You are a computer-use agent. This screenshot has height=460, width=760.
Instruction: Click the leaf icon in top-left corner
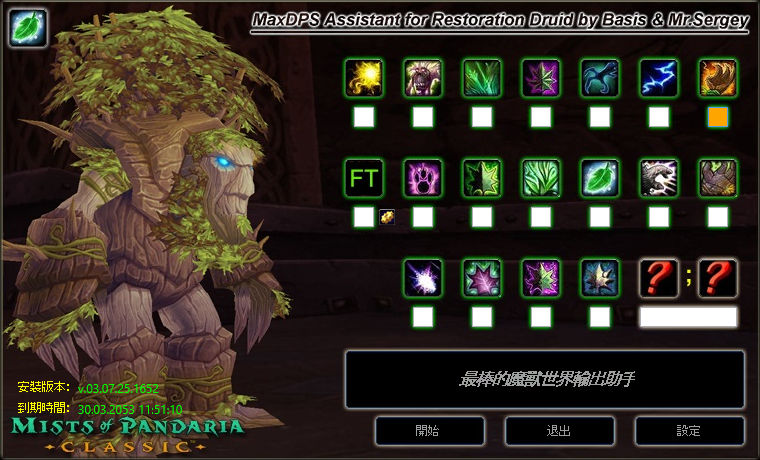(x=28, y=29)
